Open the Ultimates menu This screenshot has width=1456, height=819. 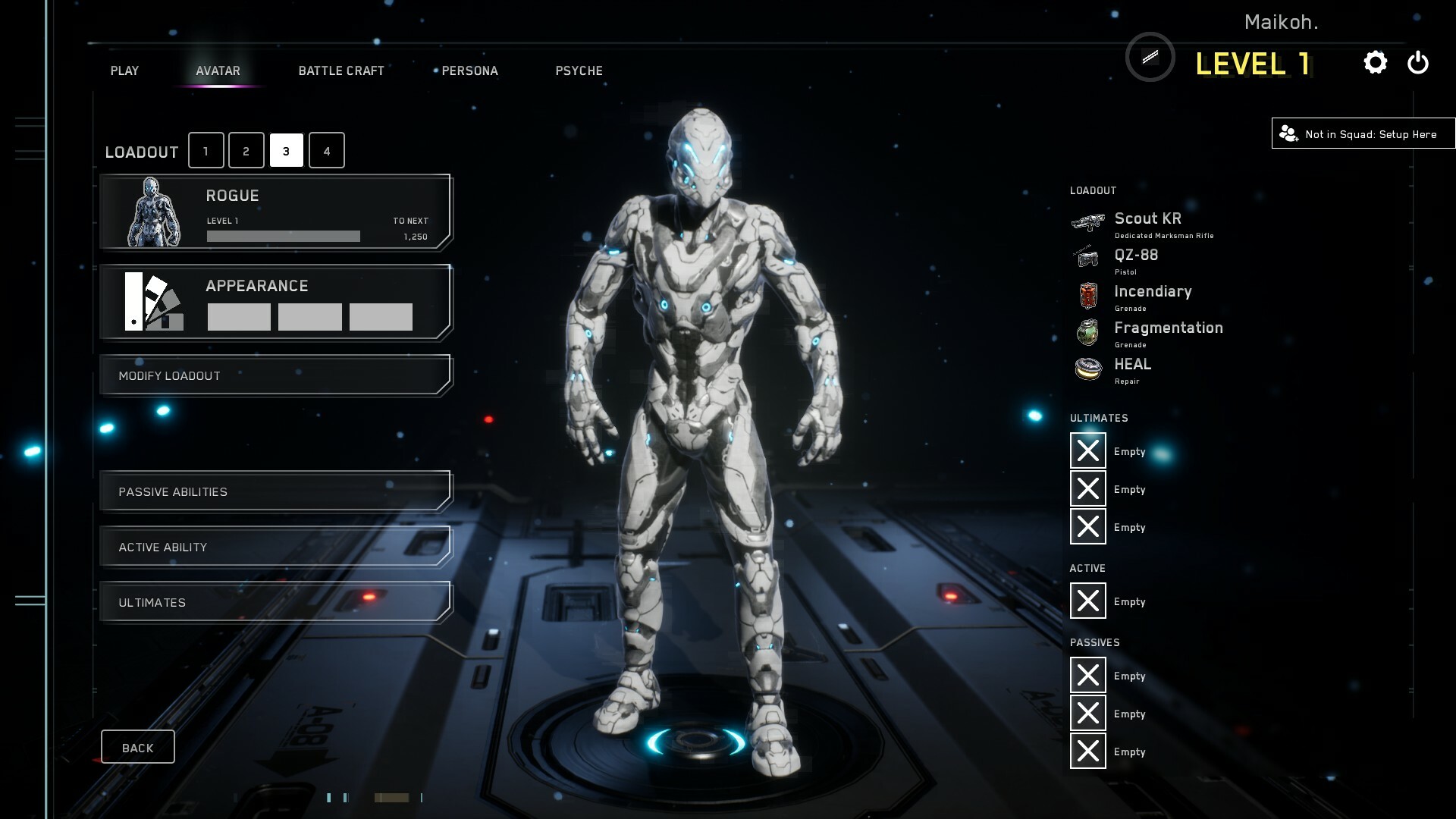point(275,602)
